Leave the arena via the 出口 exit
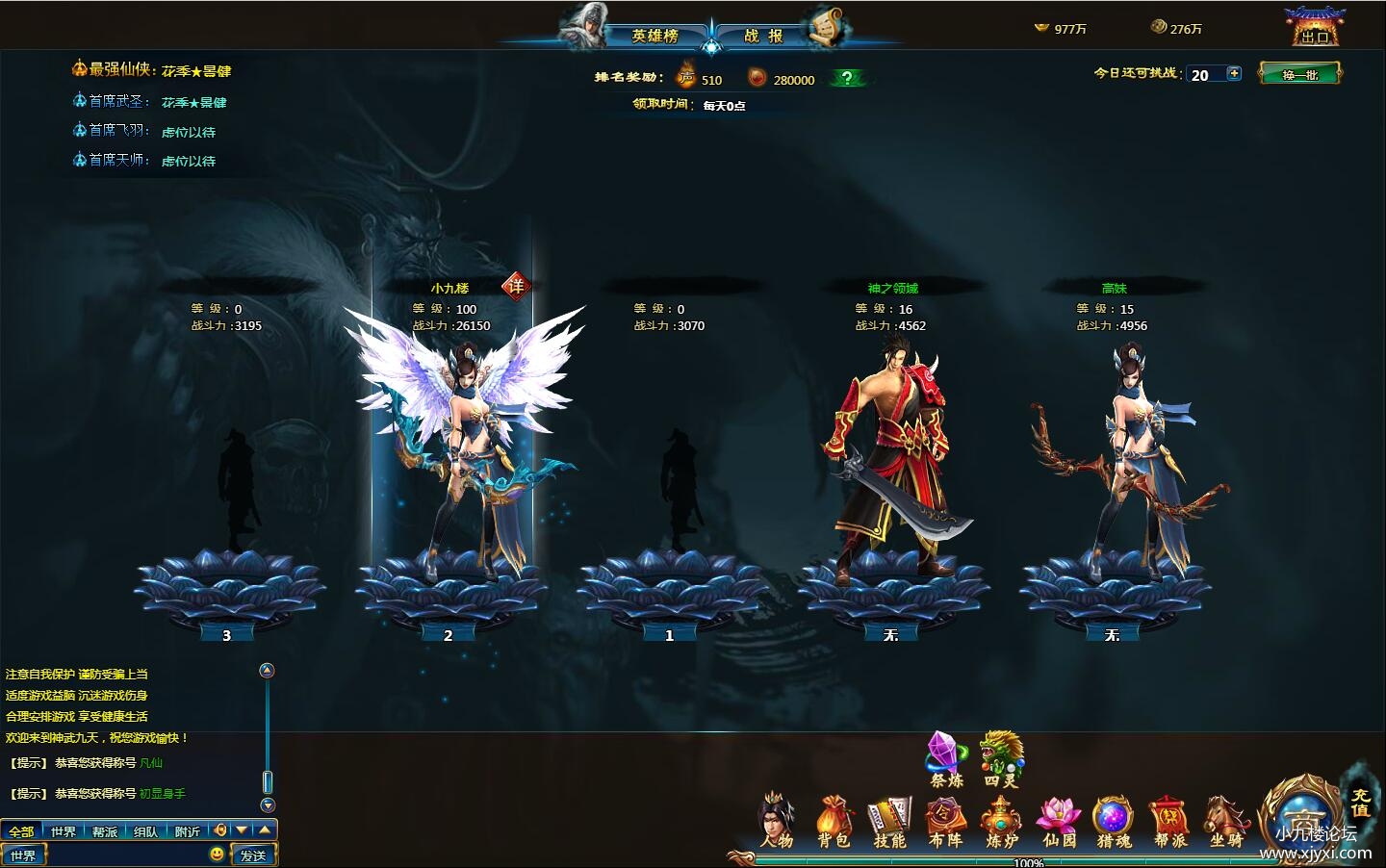Screen dimensions: 1386x868 click(x=1314, y=28)
